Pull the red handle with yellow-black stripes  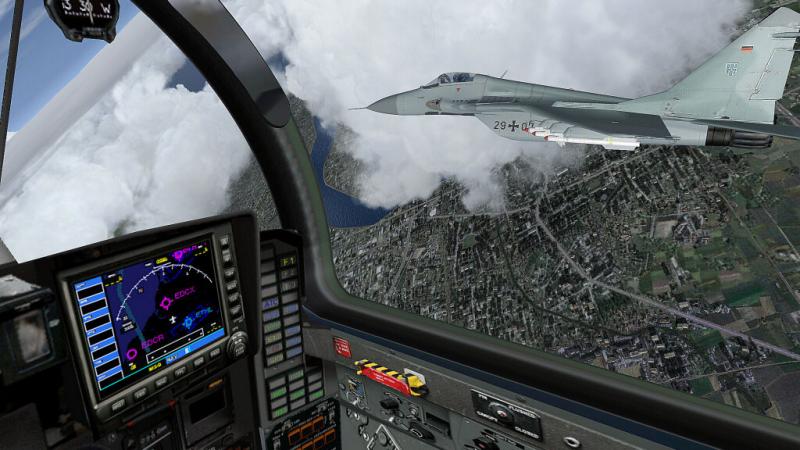[x=392, y=378]
